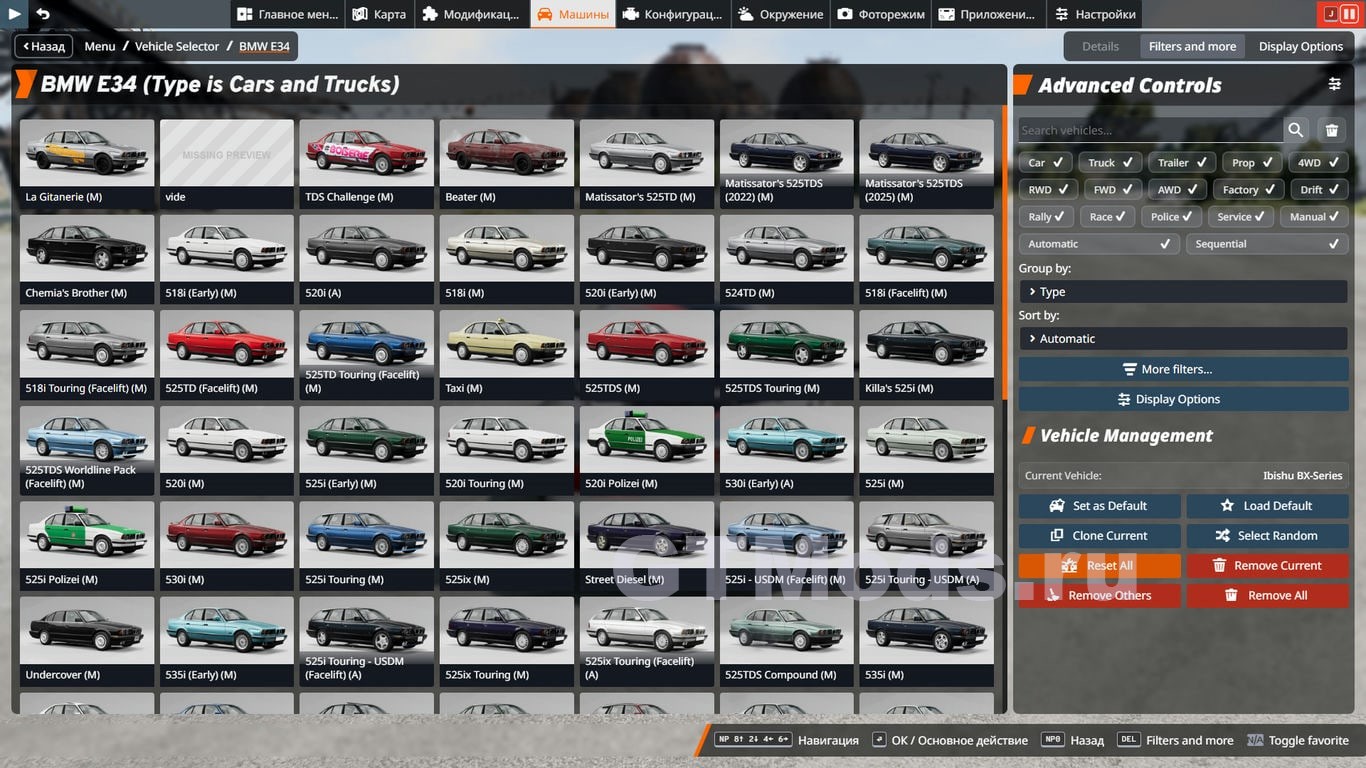Click the Search vehicles input field
This screenshot has width=1366, height=768.
point(1150,130)
